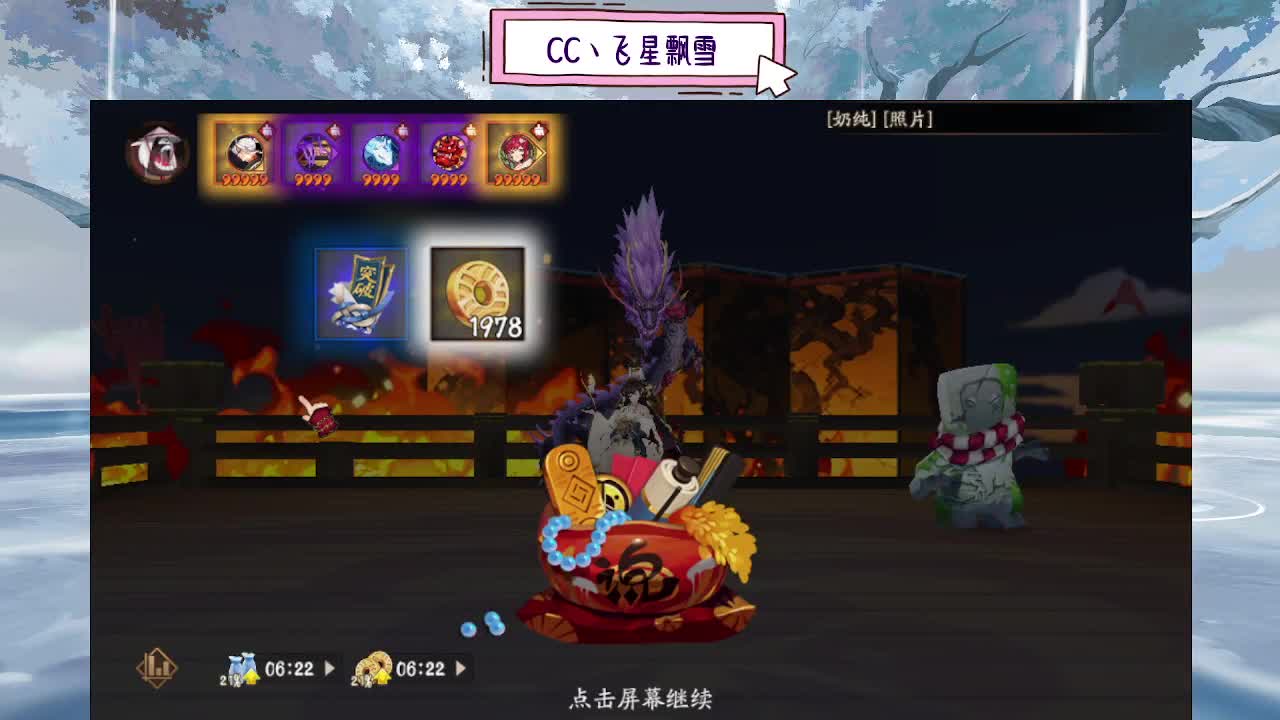Expand the gold coin buff timer arrow
The image size is (1280, 720).
coord(459,667)
